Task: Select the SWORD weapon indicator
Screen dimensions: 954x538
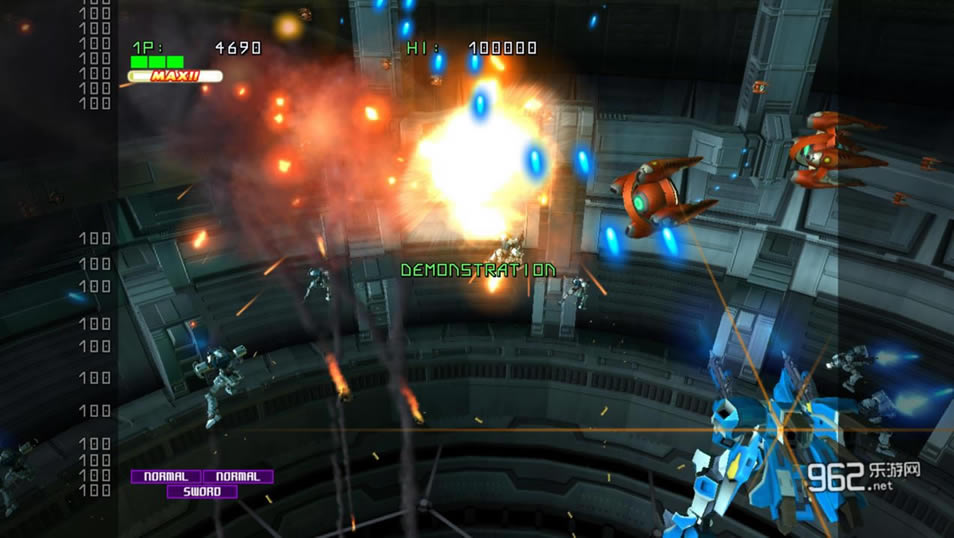Action: [202, 492]
